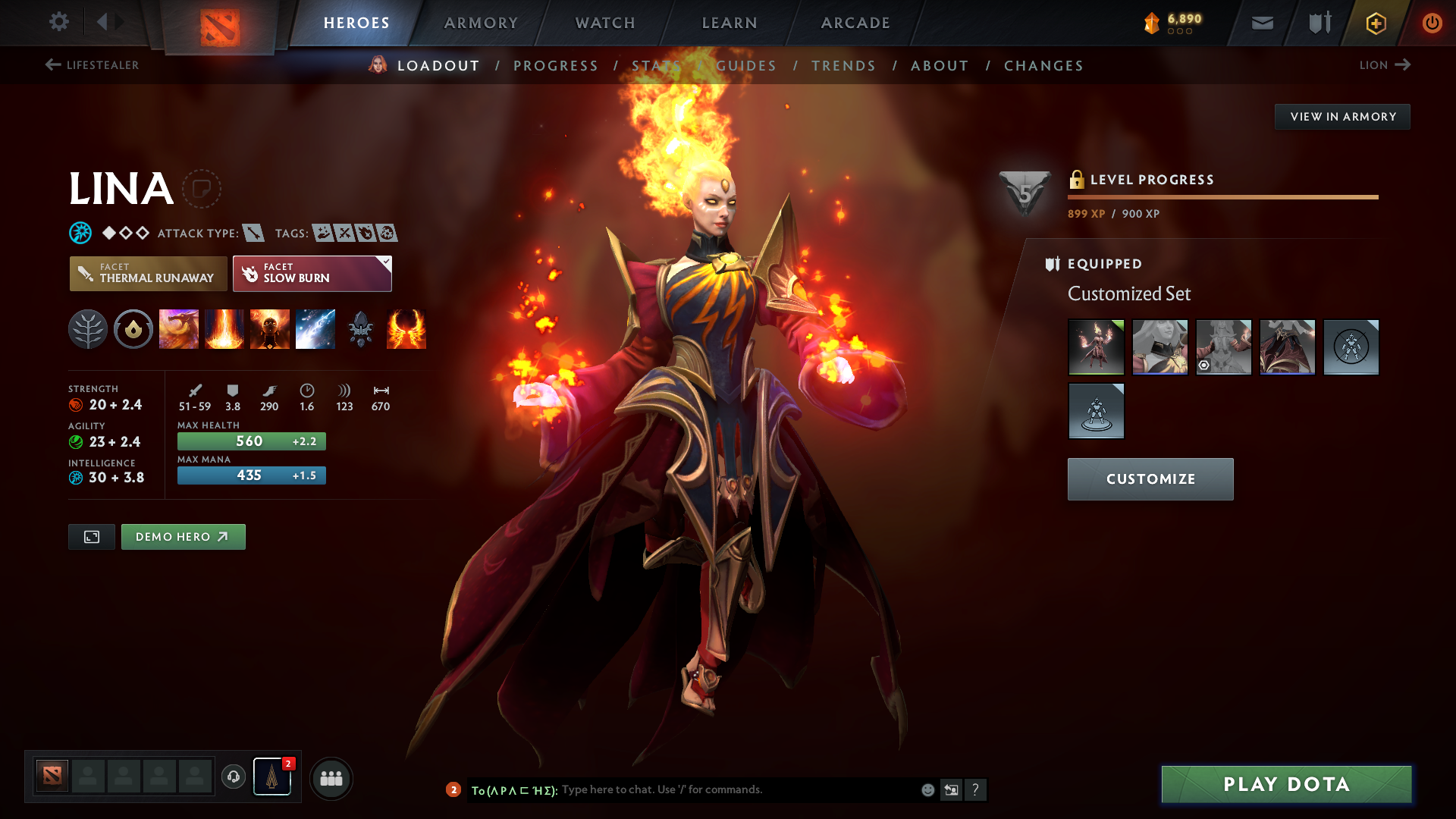The height and width of the screenshot is (819, 1456).
Task: Switch to the Stats tab
Action: click(x=656, y=65)
